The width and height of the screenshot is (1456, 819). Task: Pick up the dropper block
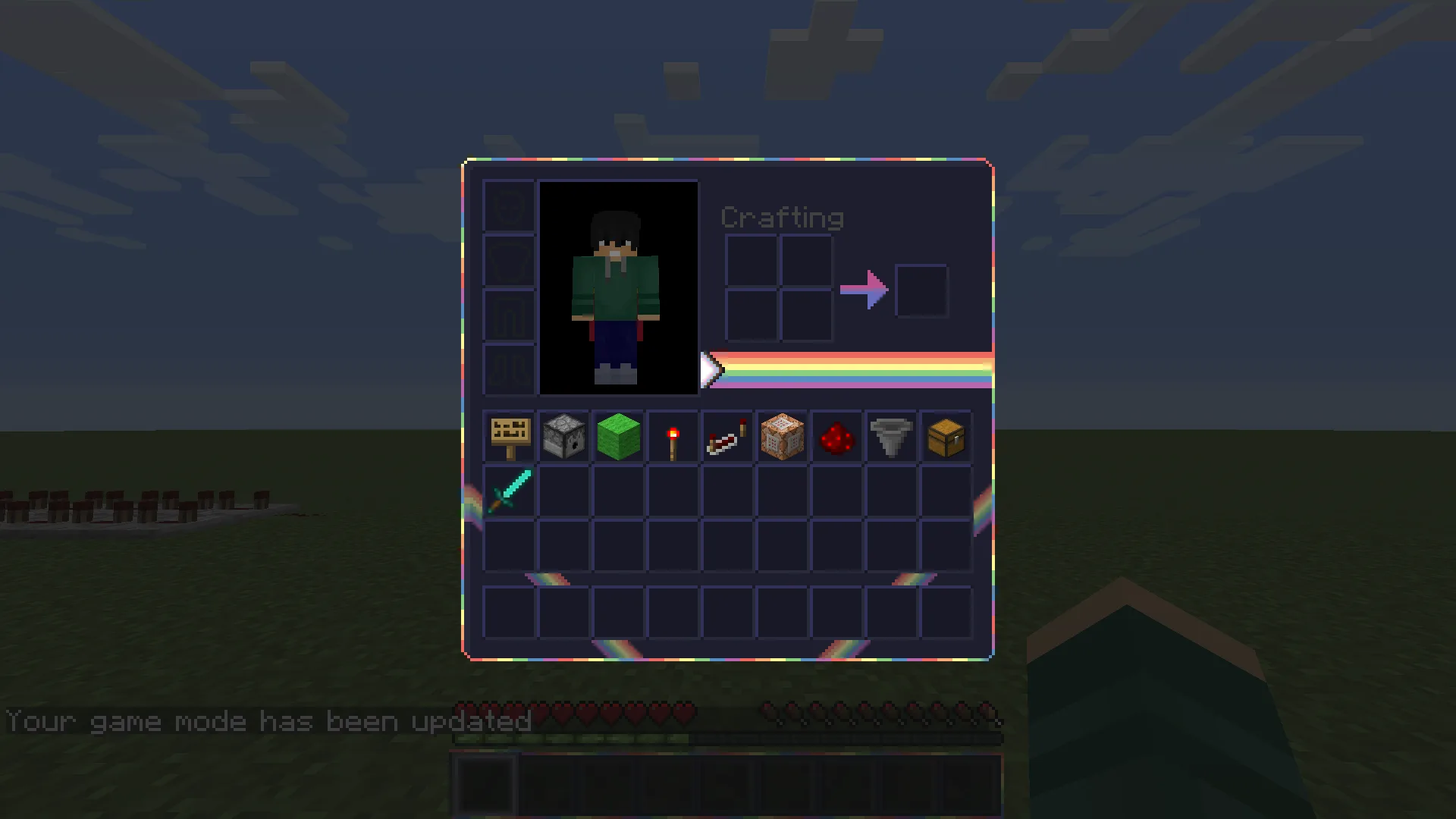563,437
